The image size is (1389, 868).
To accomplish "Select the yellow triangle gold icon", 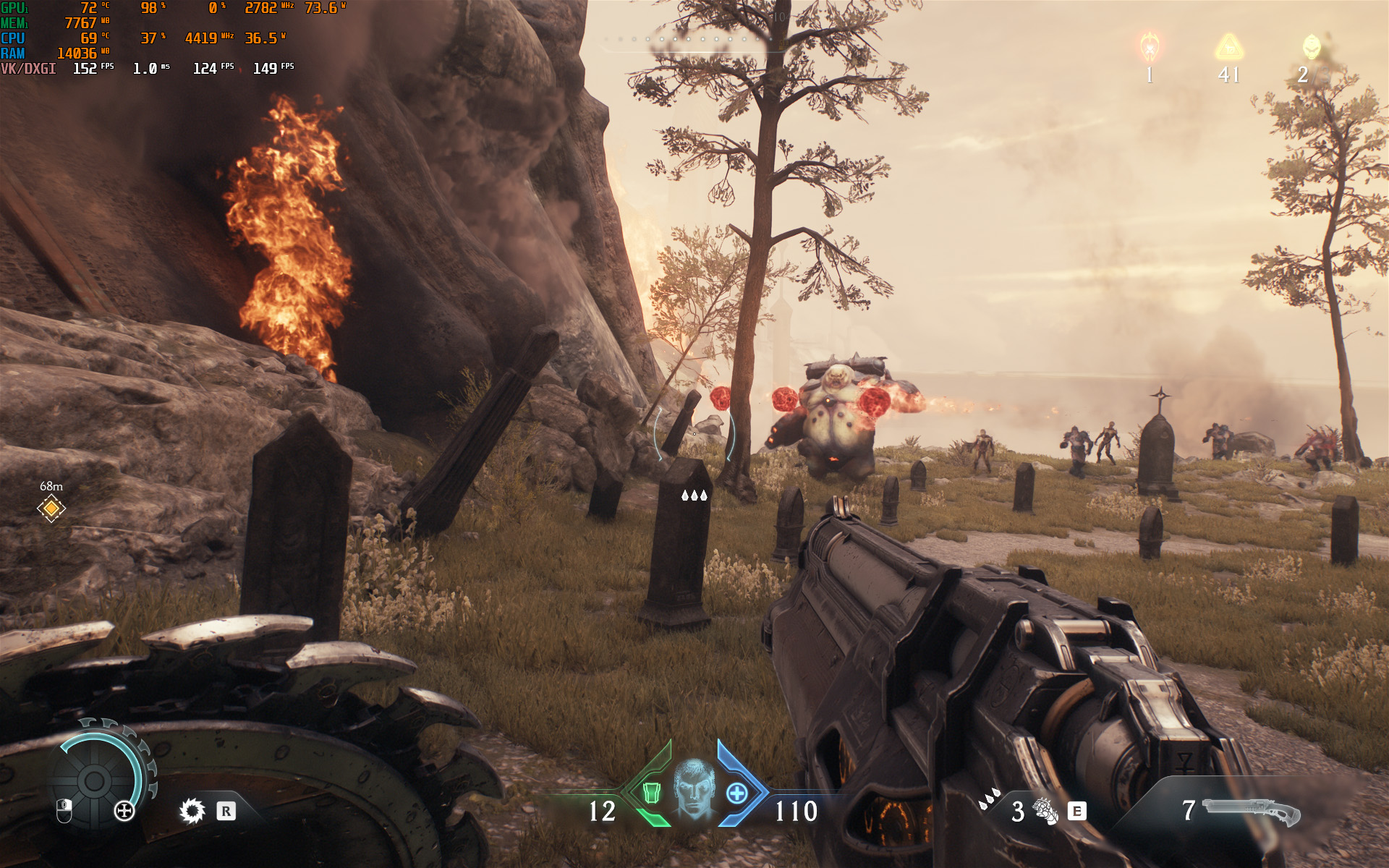I will pos(1228,48).
